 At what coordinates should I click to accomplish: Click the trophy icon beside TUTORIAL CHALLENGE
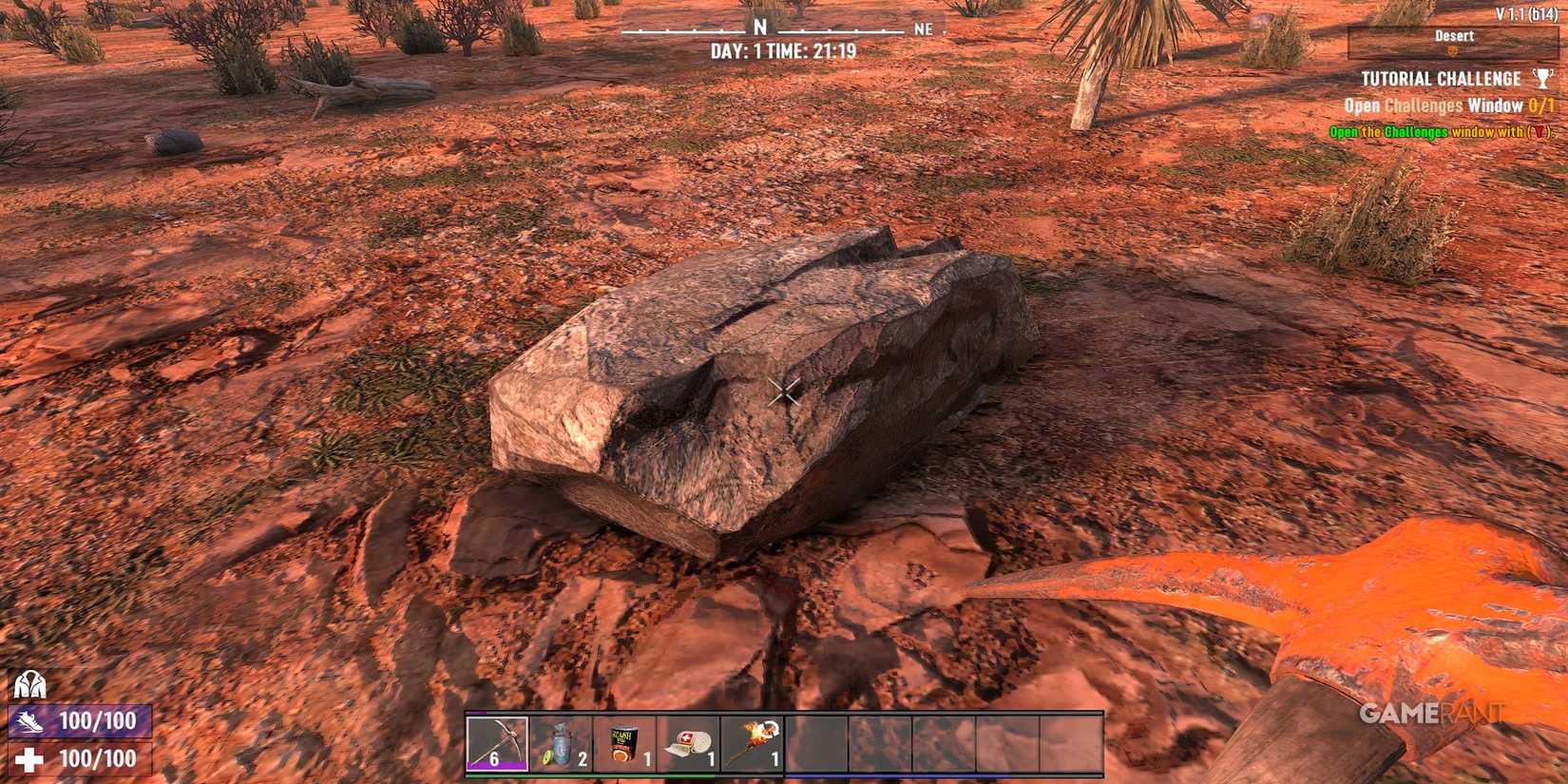point(1541,79)
